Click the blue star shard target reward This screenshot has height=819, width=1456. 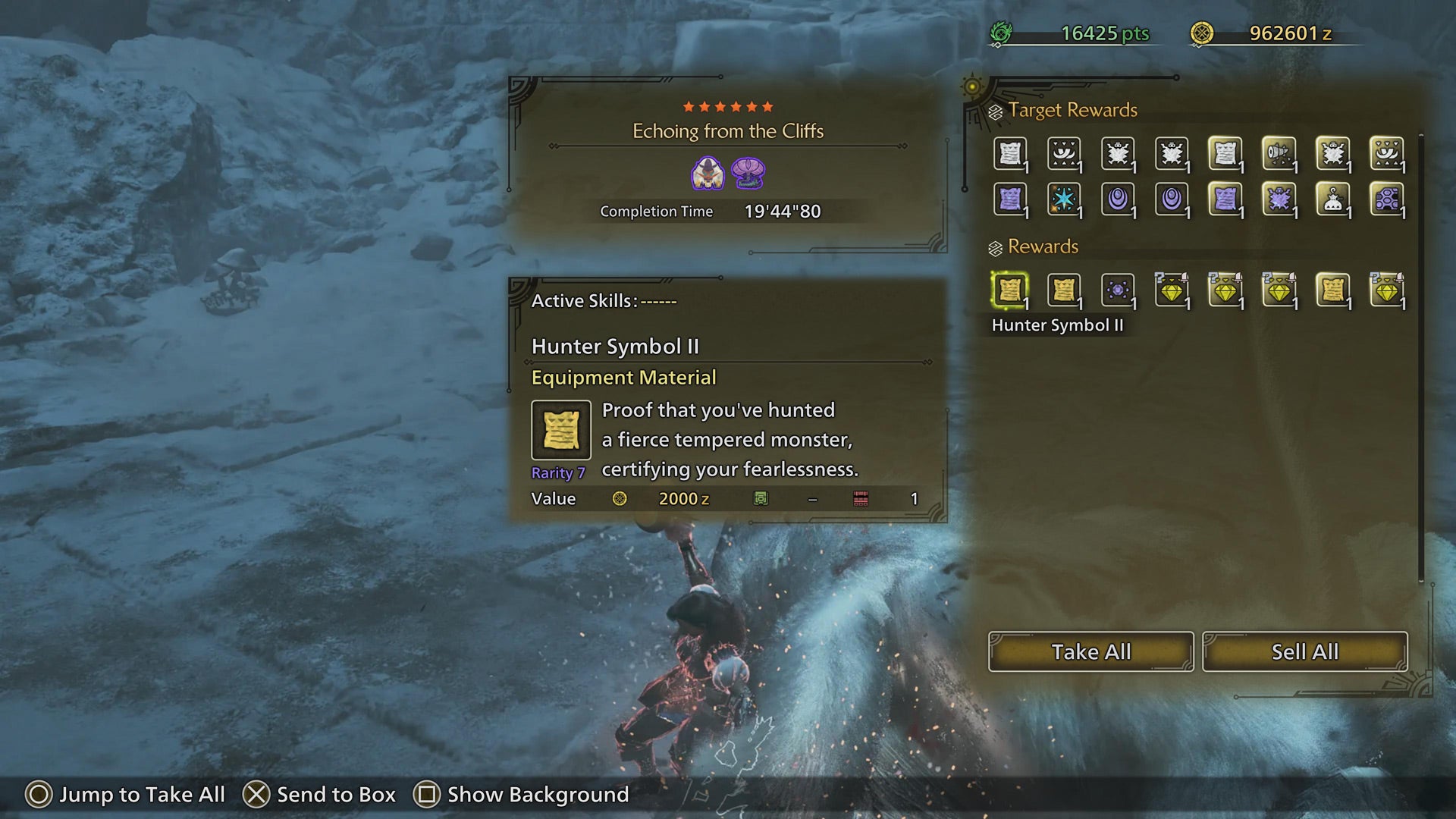[1065, 199]
